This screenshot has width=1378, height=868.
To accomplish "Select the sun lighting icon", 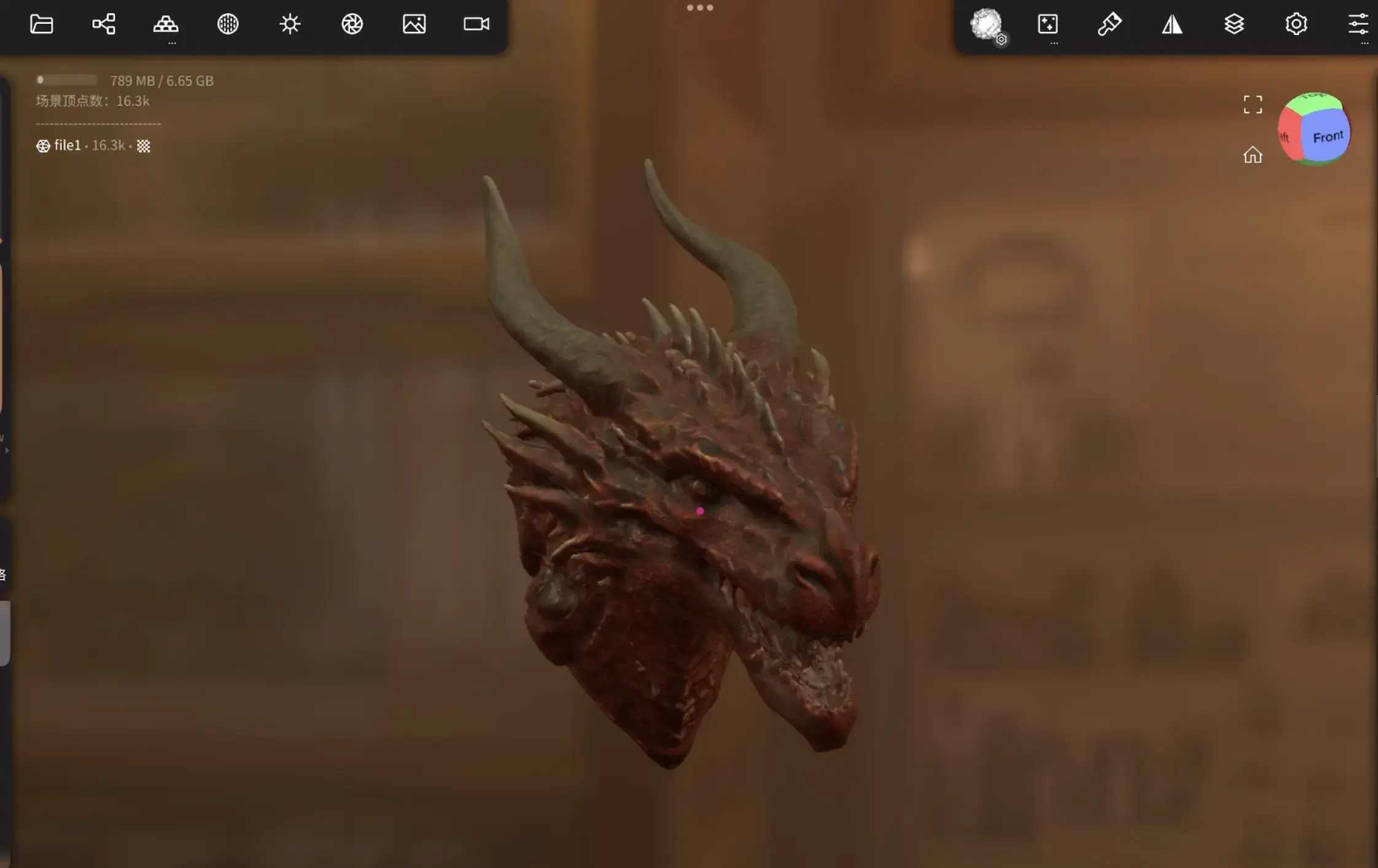I will coord(290,24).
